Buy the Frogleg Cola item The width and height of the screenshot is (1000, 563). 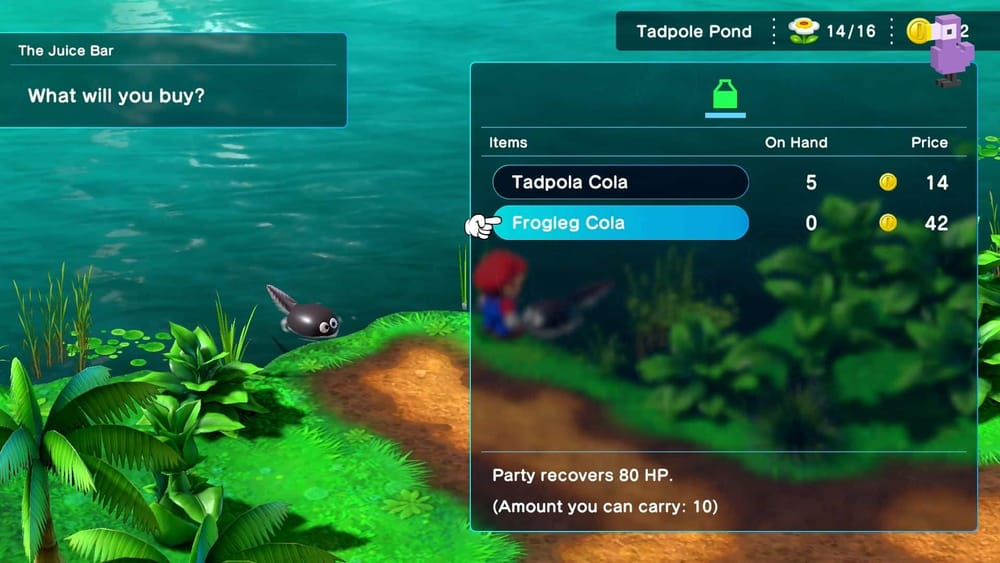click(620, 223)
